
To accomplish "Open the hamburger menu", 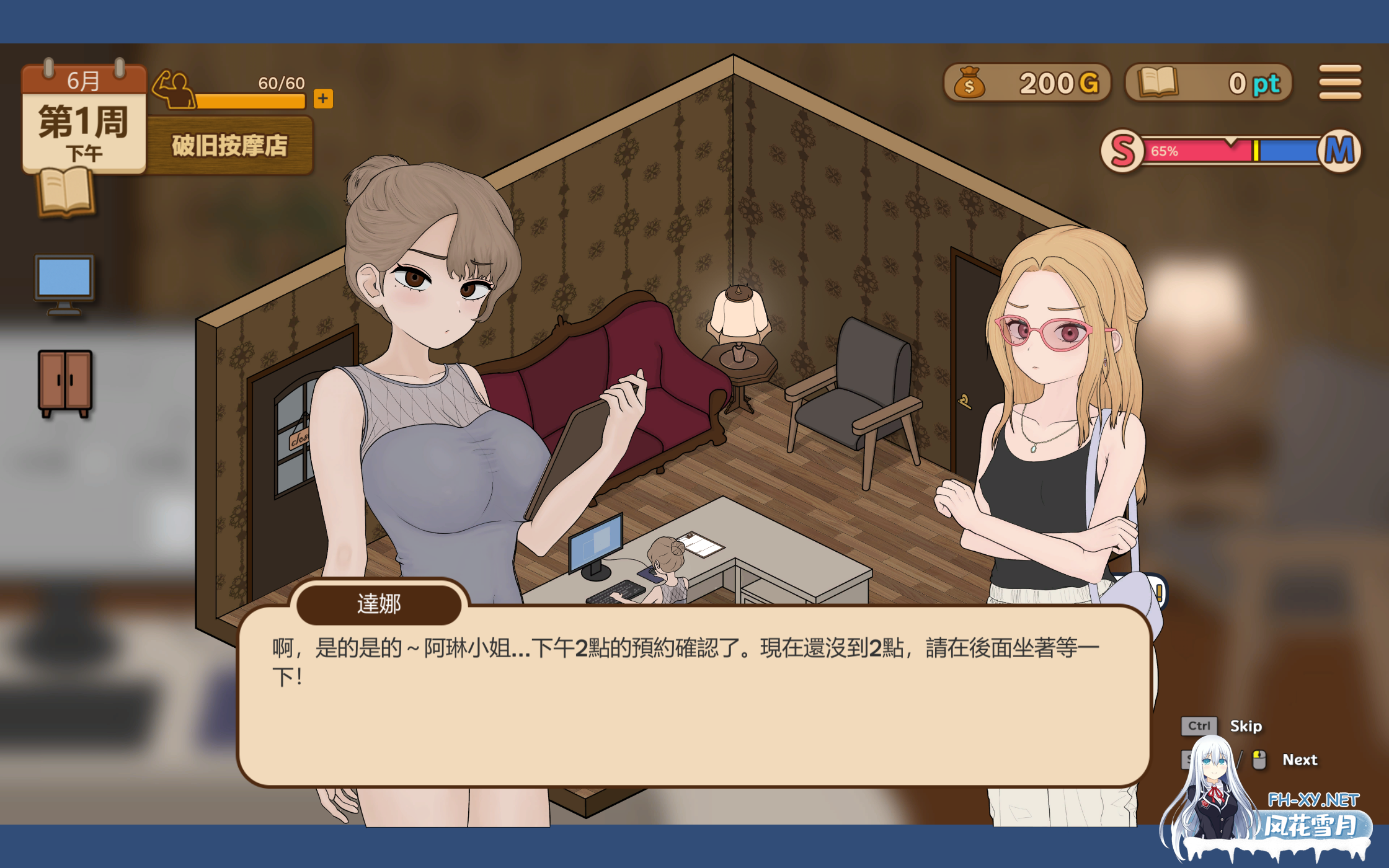I will tap(1339, 82).
